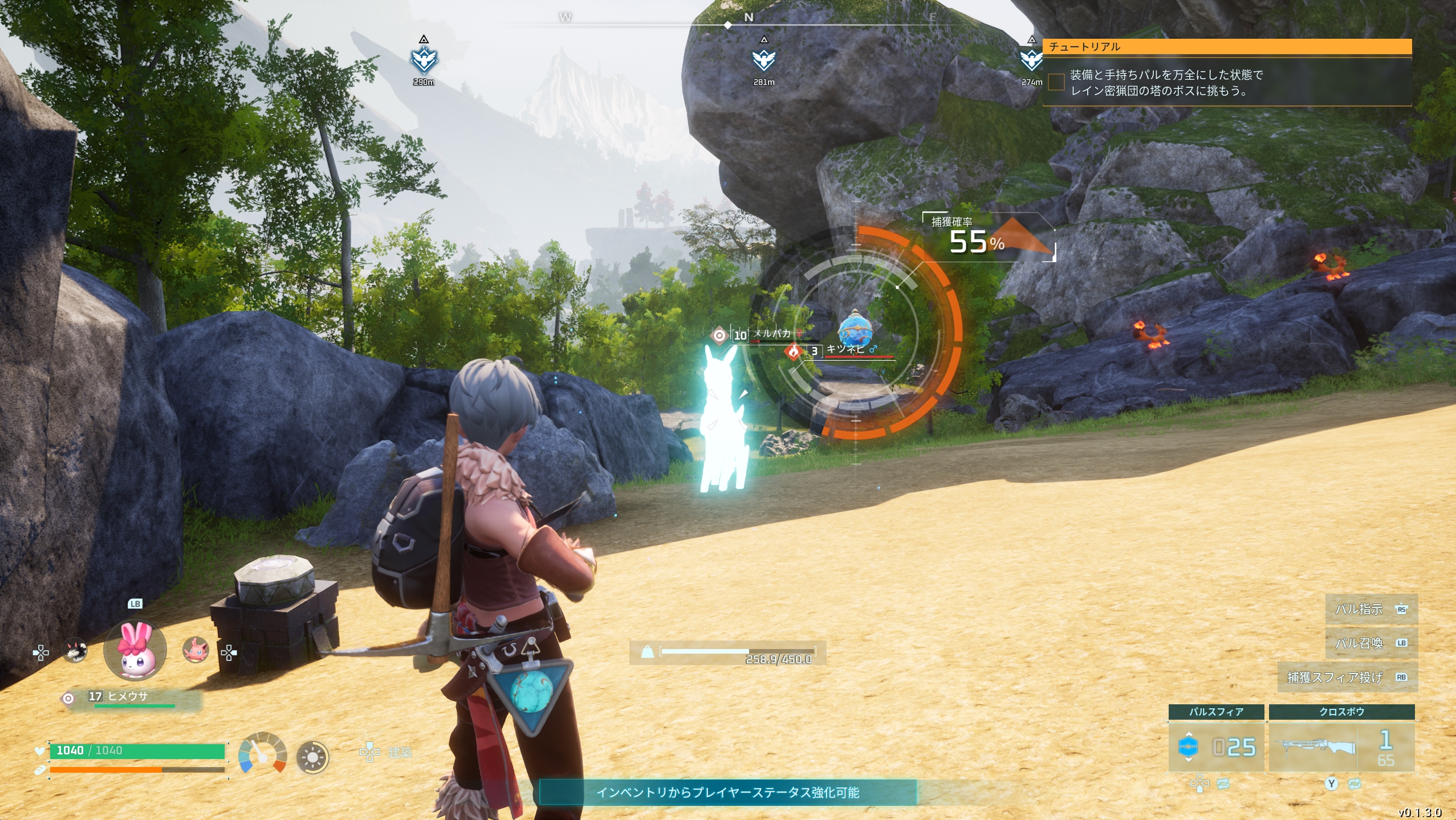Select the ヒメウサ pal portrait
The image size is (1456, 820).
(135, 650)
